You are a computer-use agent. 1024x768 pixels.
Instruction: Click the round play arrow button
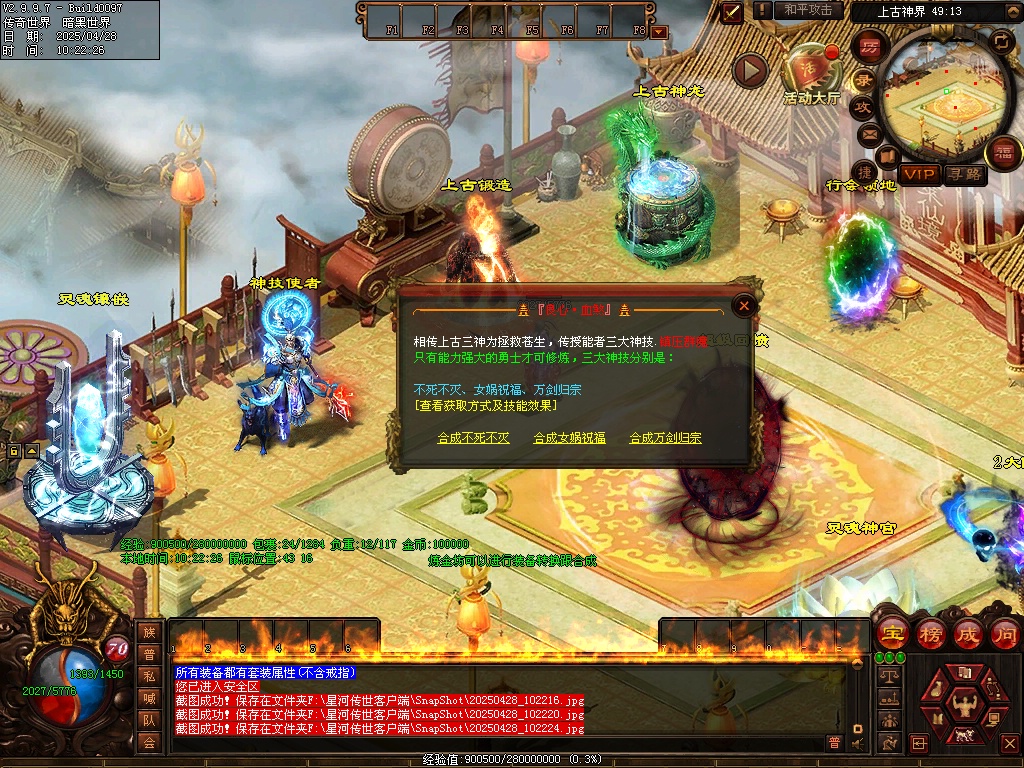pos(750,70)
